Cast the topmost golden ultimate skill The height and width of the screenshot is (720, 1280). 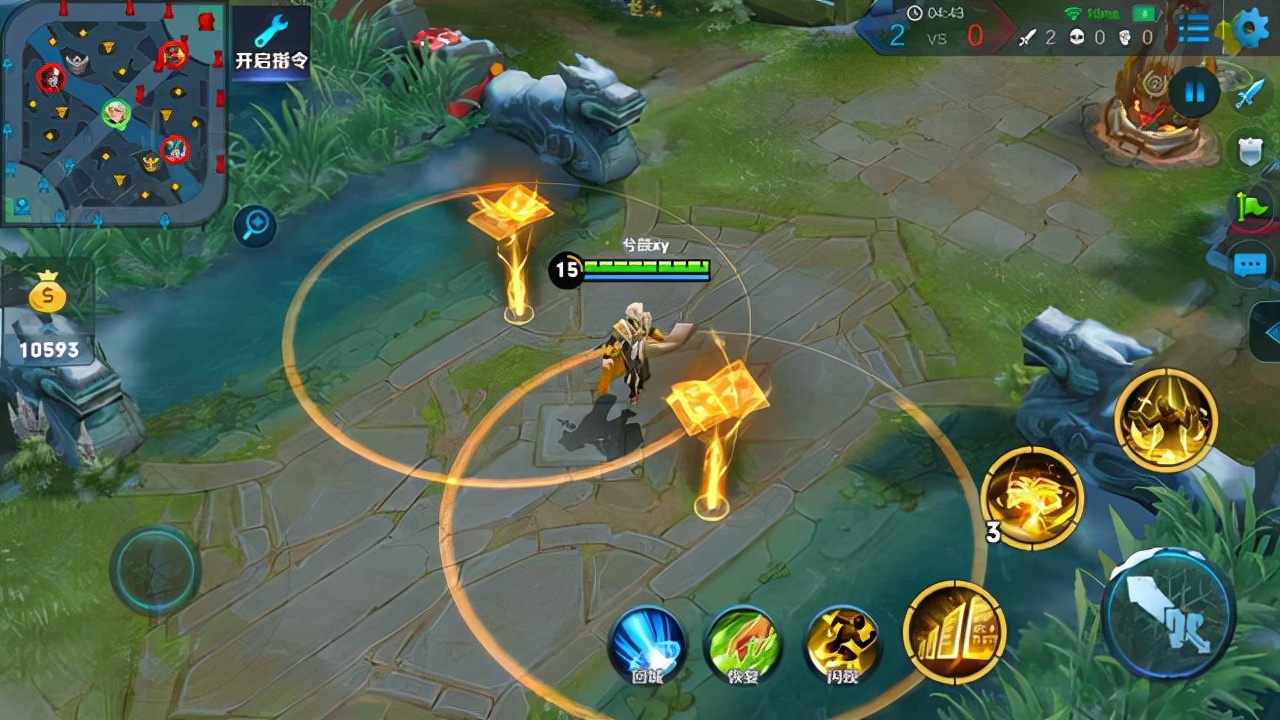point(1165,419)
